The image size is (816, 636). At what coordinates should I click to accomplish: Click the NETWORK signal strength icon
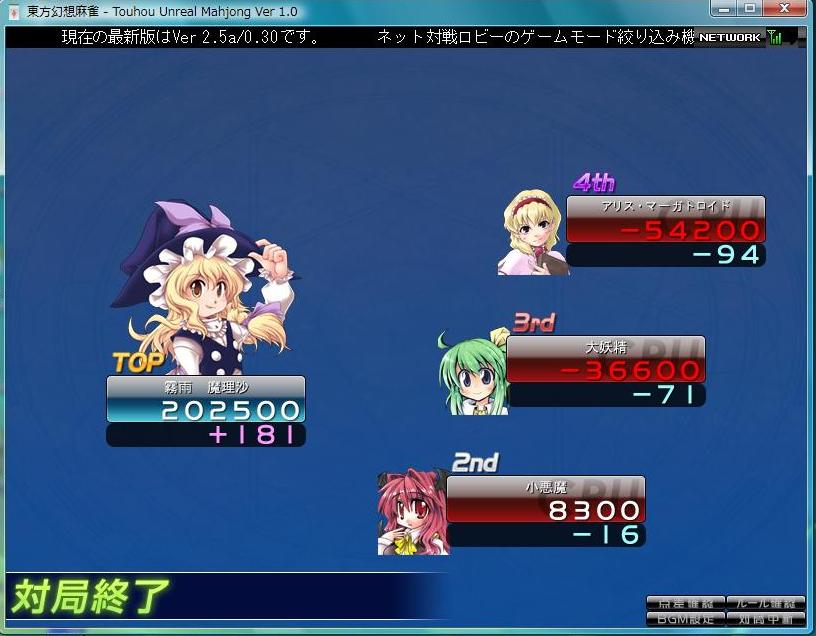click(775, 38)
